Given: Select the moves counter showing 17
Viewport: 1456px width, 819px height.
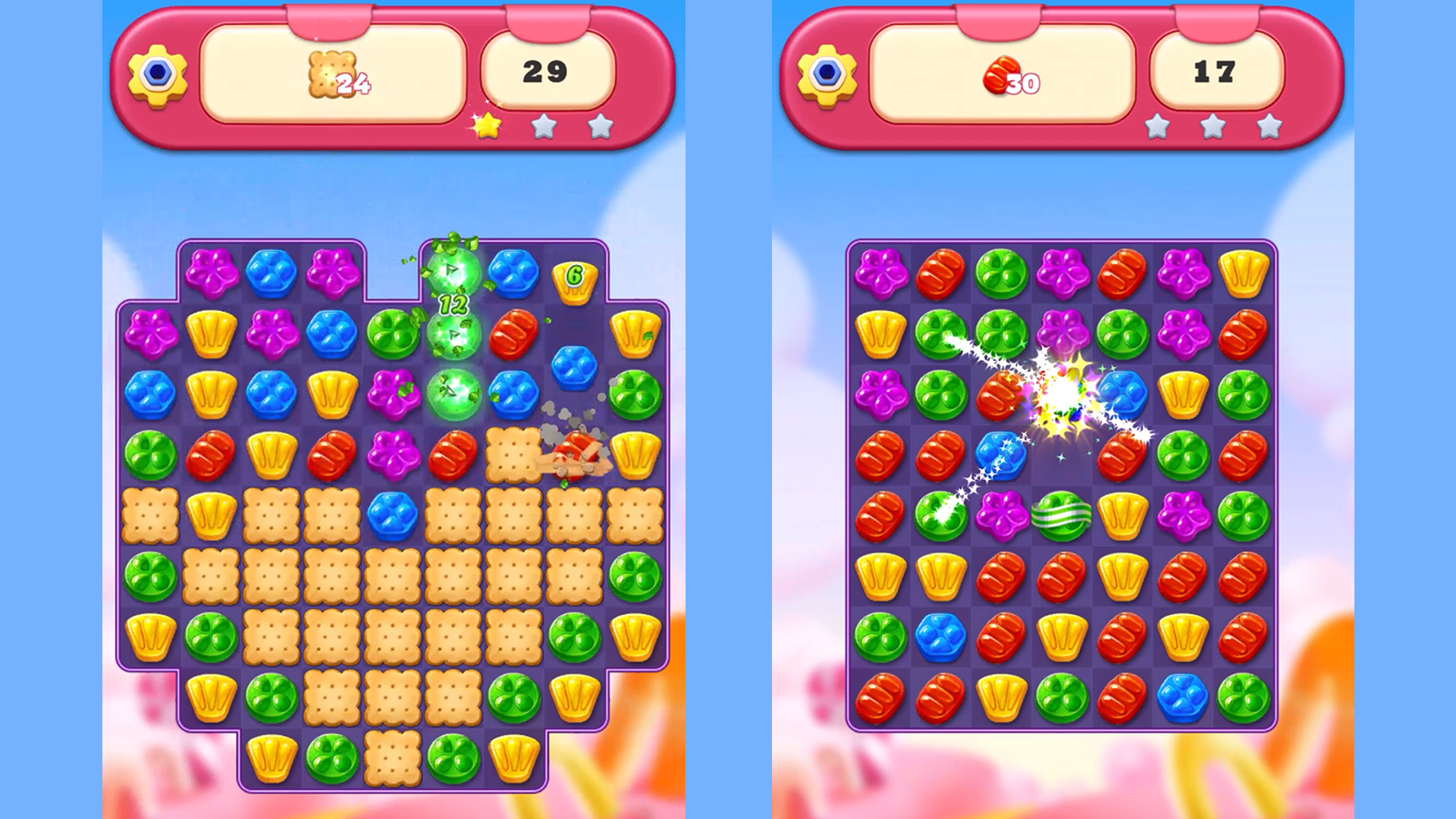Looking at the screenshot, I should click(1216, 70).
